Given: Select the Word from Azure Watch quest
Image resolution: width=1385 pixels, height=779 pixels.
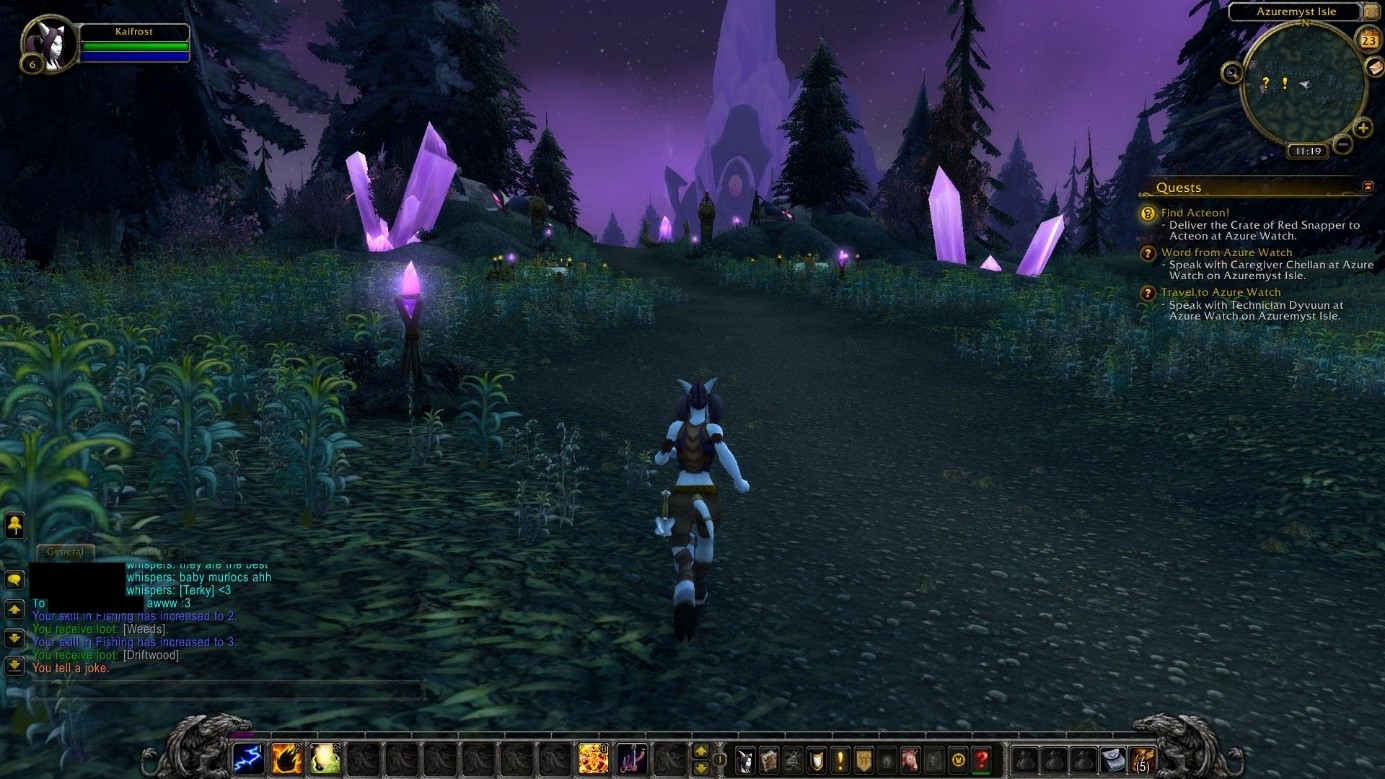Looking at the screenshot, I should (x=1226, y=253).
